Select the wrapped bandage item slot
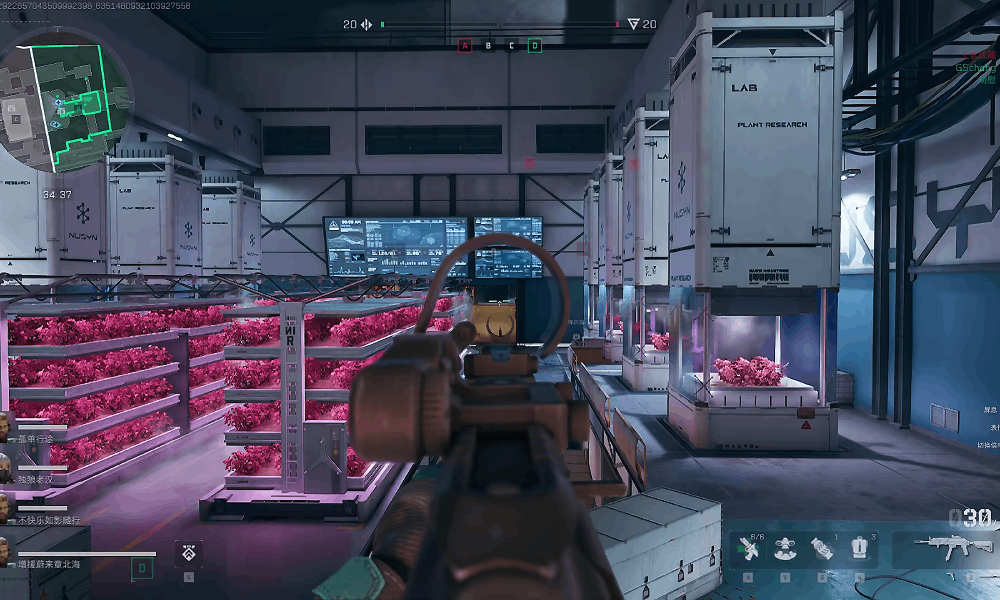Screen dimensions: 1000x600 [x=821, y=549]
